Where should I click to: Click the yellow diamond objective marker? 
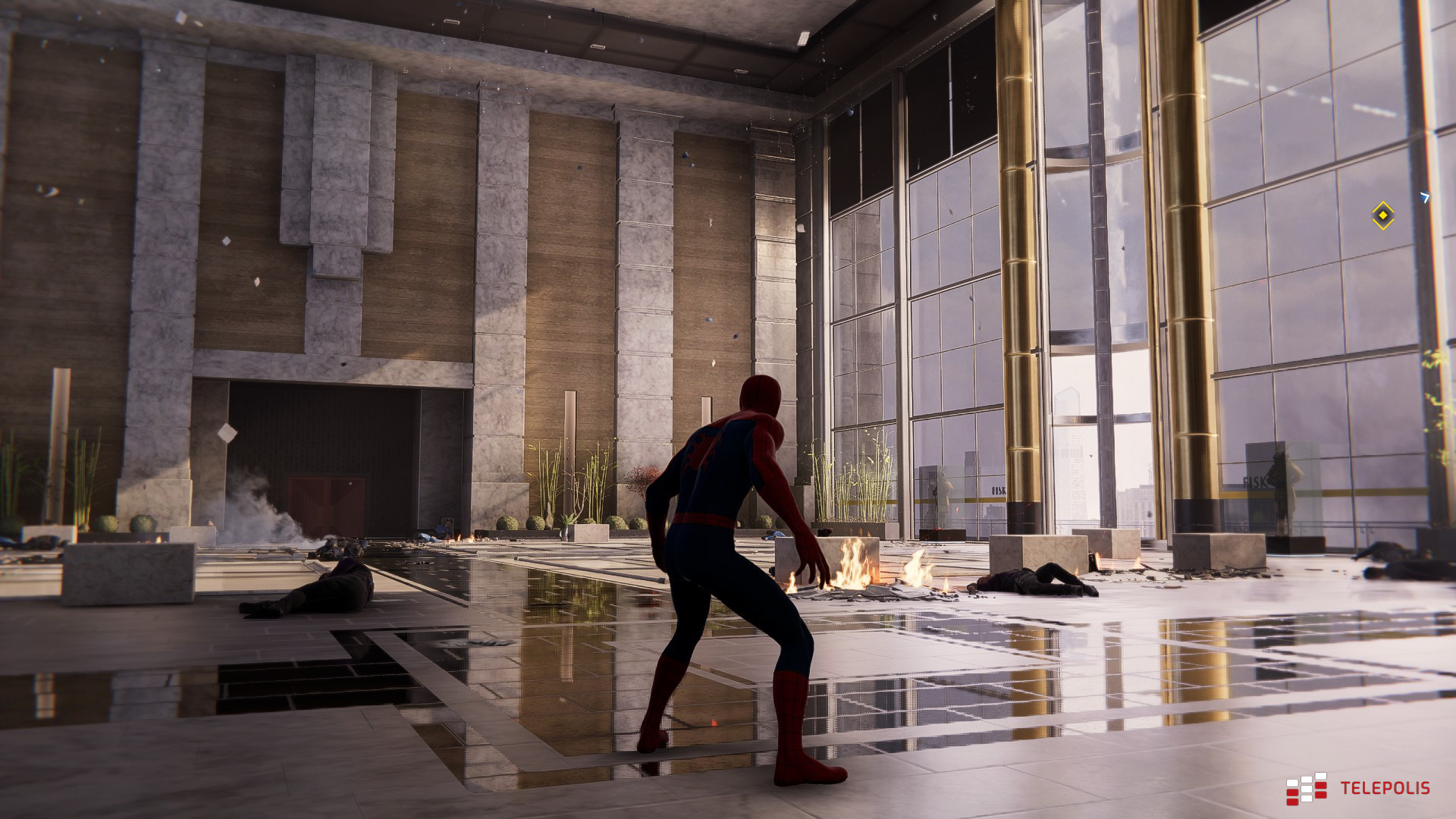point(1382,216)
